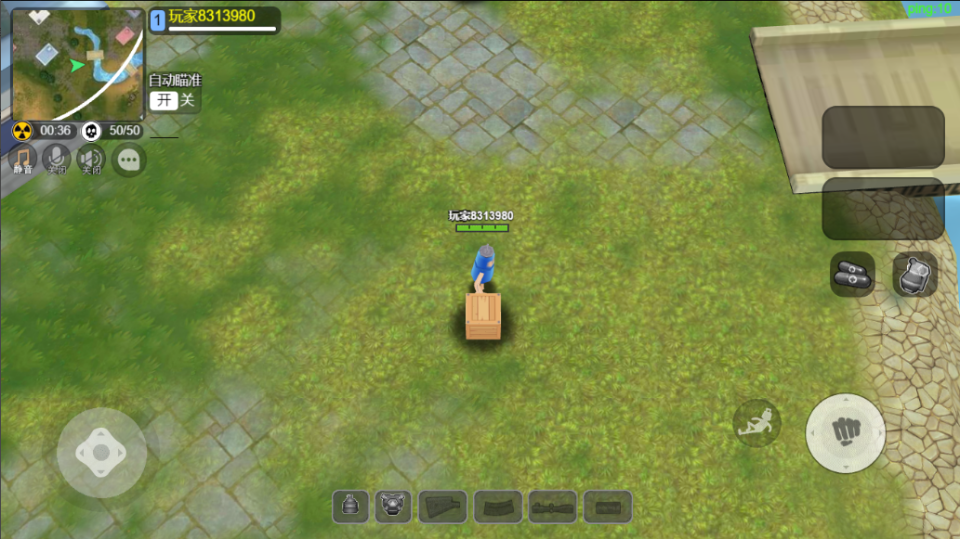Open the backpack inventory icon
Screen dimensions: 960x539
click(914, 274)
